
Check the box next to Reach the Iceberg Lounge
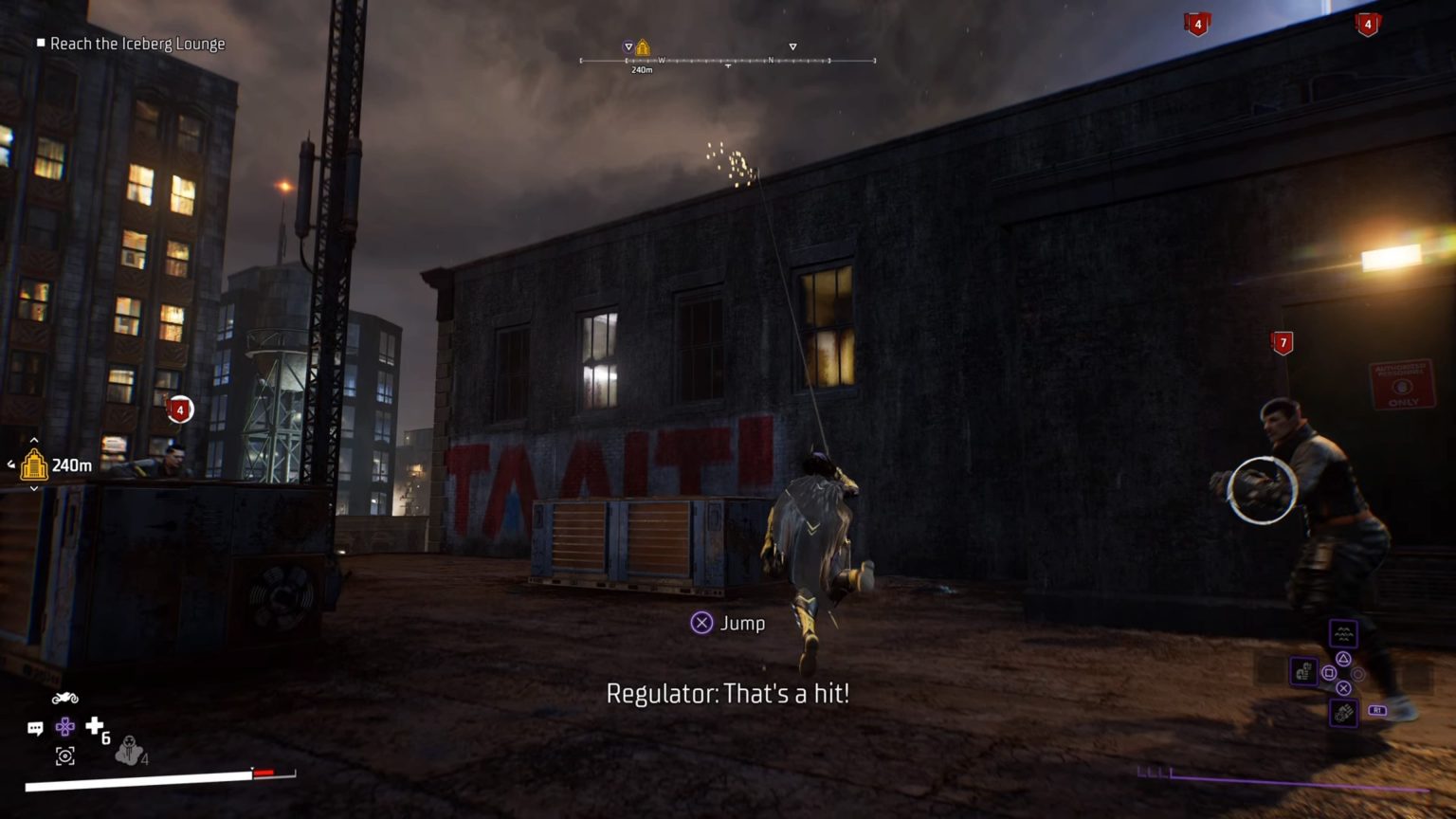click(40, 44)
